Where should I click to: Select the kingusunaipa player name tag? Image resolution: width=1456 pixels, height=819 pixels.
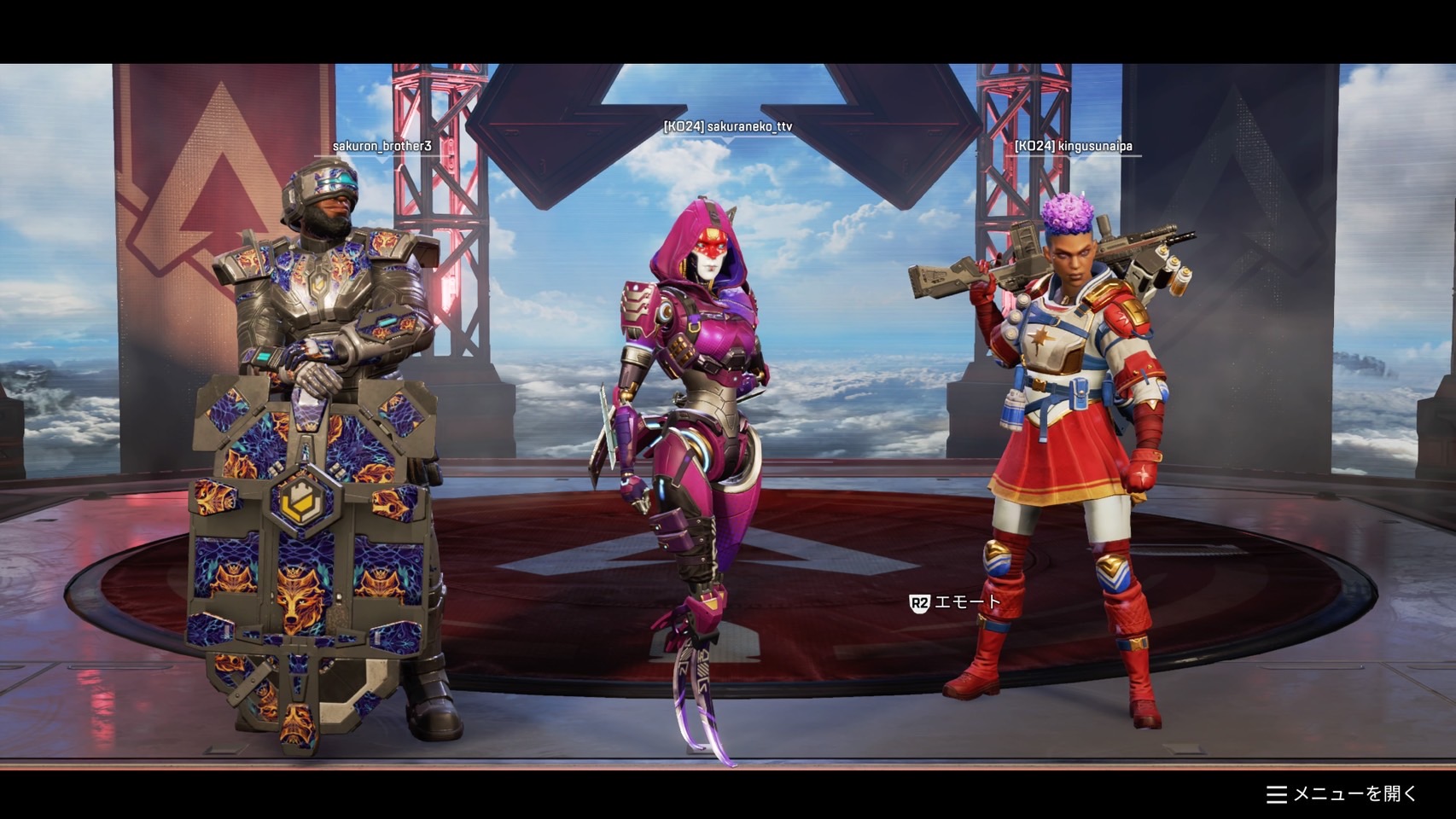pyautogui.click(x=1073, y=146)
